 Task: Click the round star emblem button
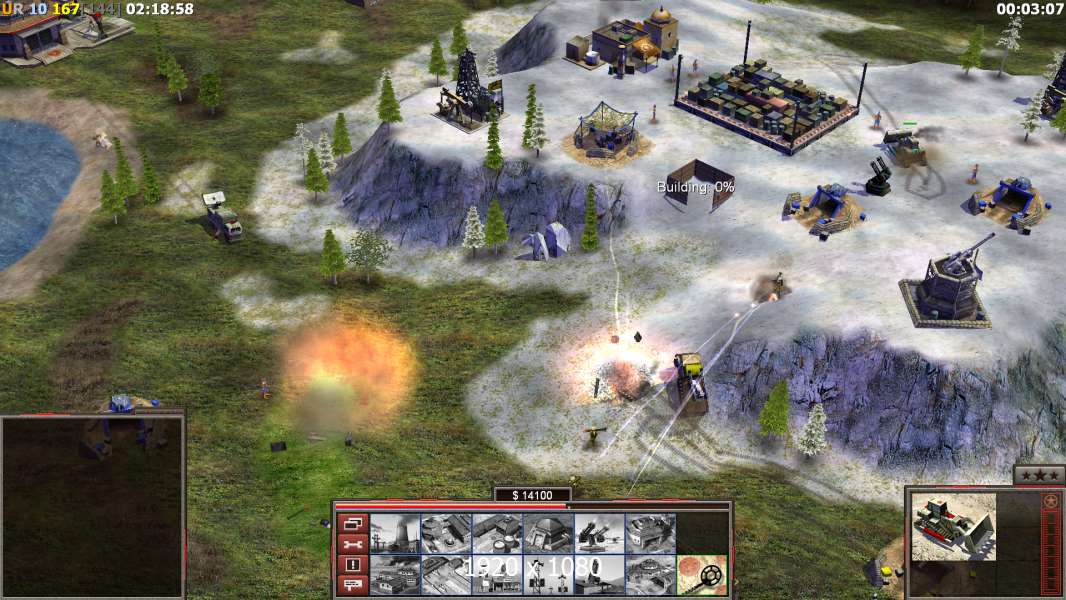1050,500
